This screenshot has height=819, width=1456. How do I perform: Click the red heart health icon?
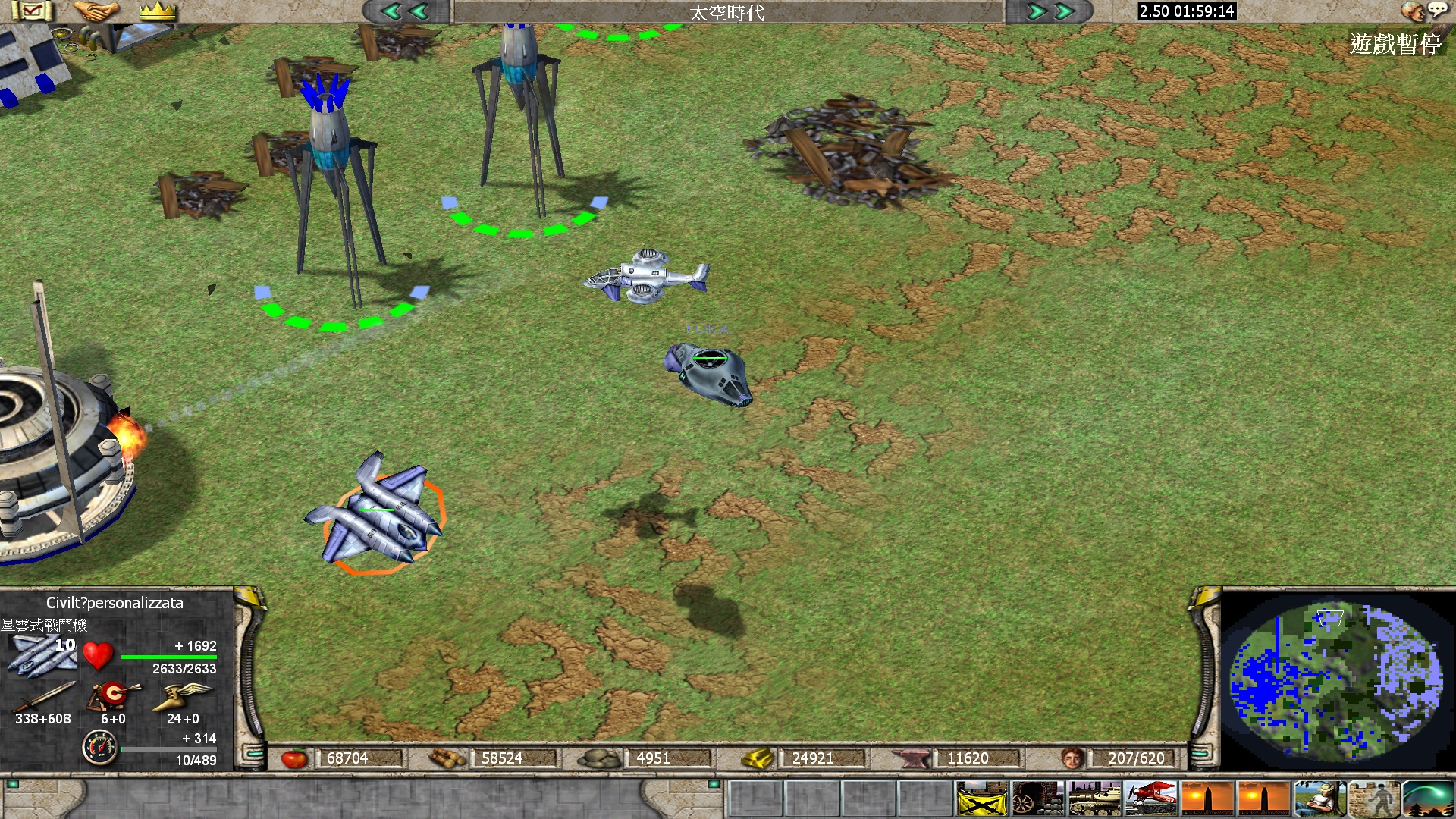point(98,655)
